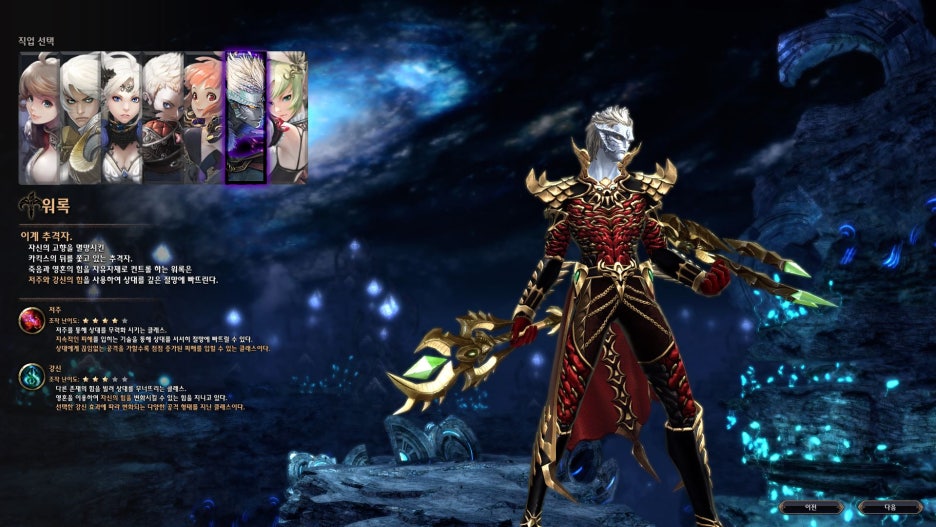Select the red 저주 (Curse) specialization icon
The width and height of the screenshot is (936, 527).
pos(30,321)
